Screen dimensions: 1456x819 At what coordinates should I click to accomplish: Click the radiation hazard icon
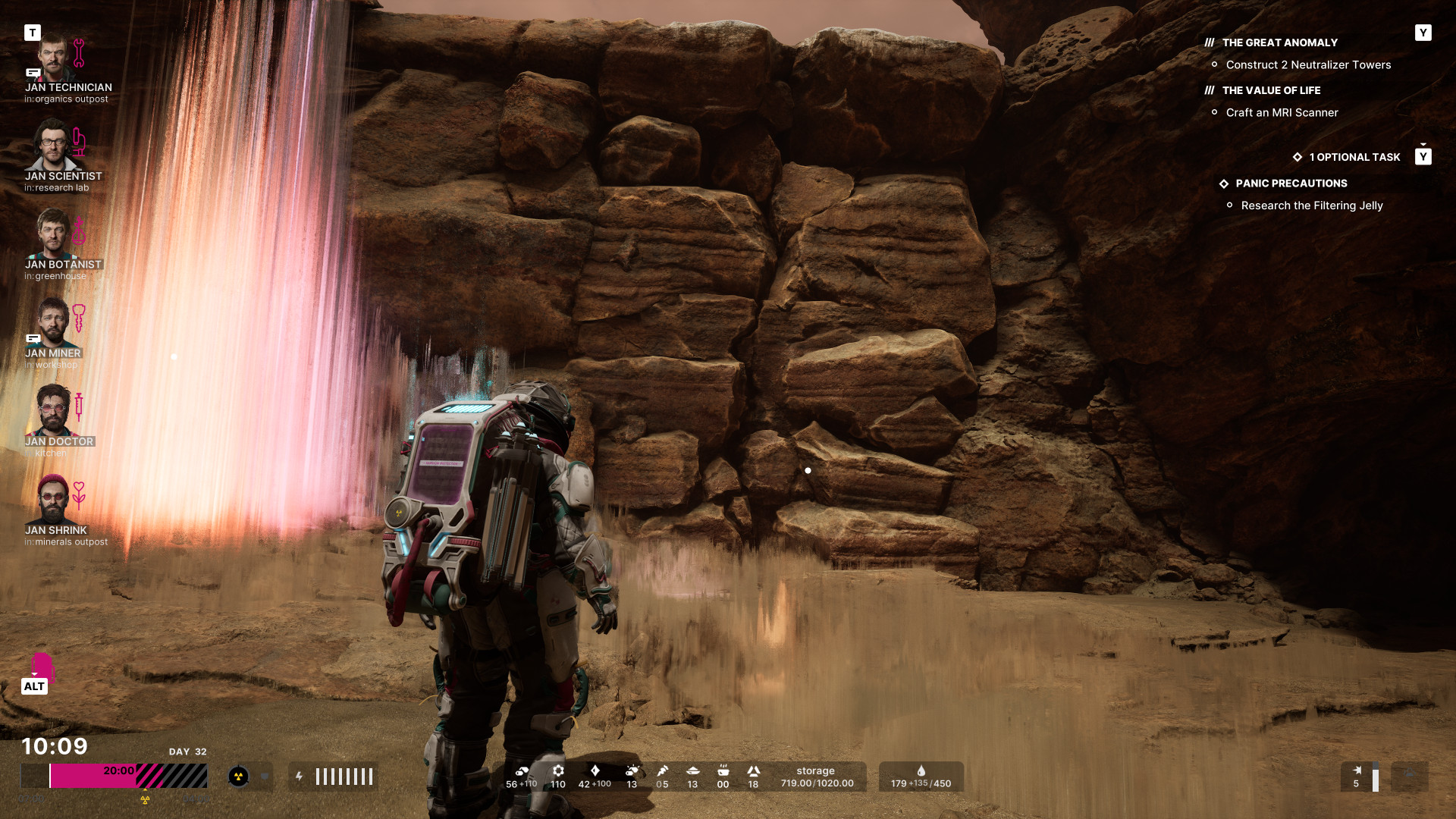[x=238, y=777]
